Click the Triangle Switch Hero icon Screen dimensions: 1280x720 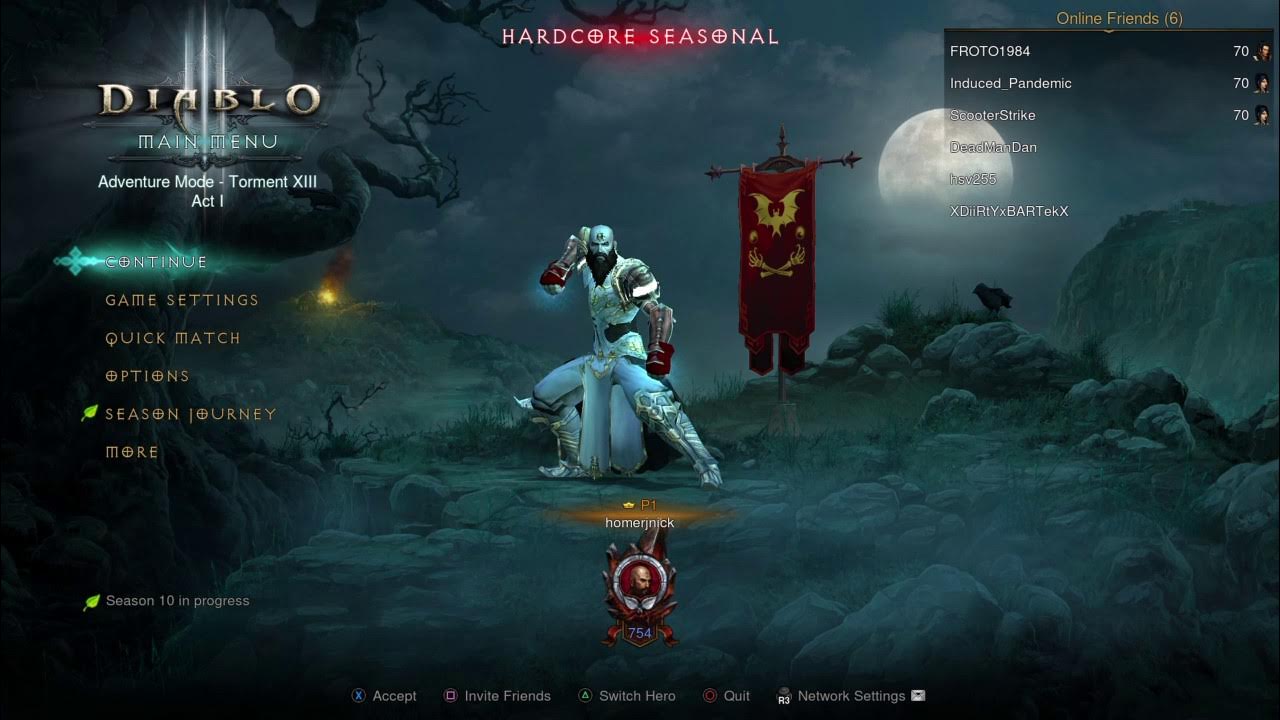tap(585, 695)
